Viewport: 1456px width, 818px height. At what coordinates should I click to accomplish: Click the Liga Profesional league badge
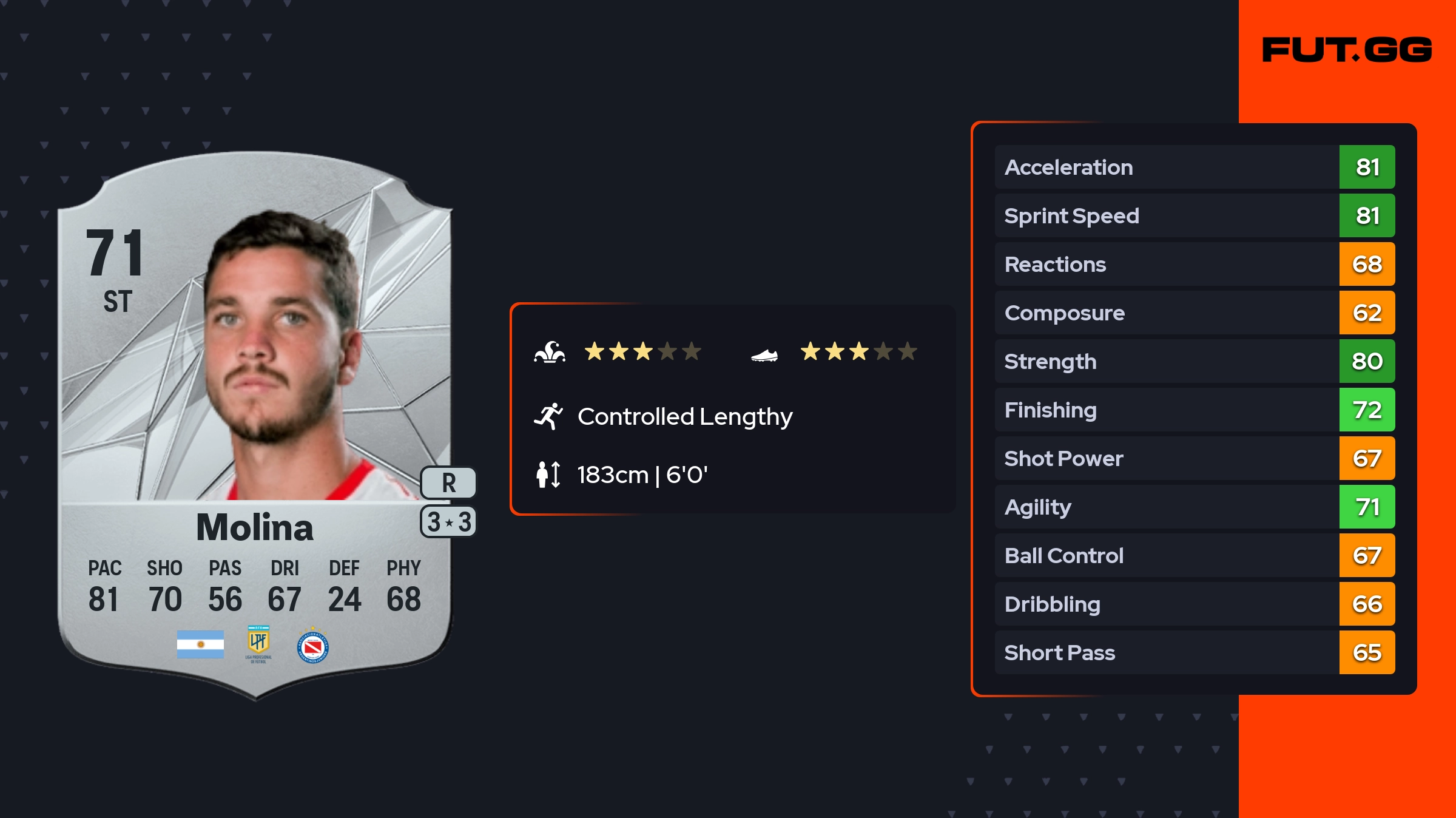pyautogui.click(x=258, y=643)
